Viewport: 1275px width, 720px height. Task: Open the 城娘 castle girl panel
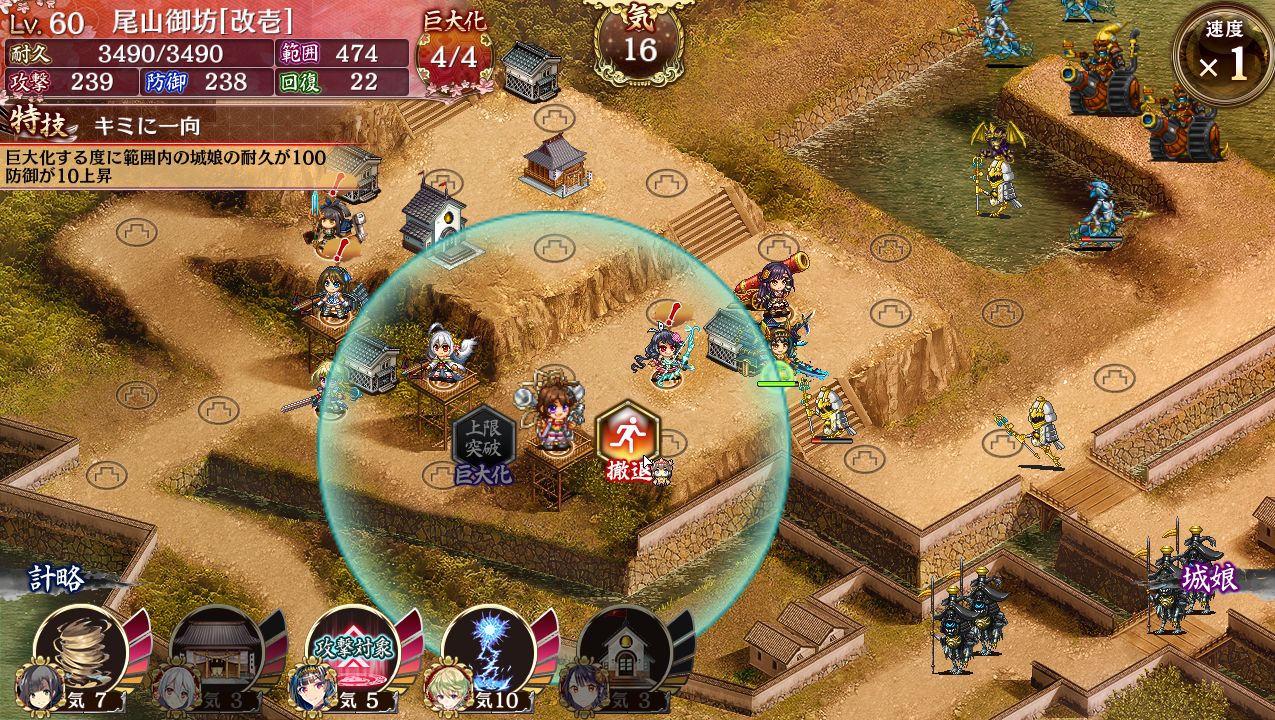point(1208,578)
